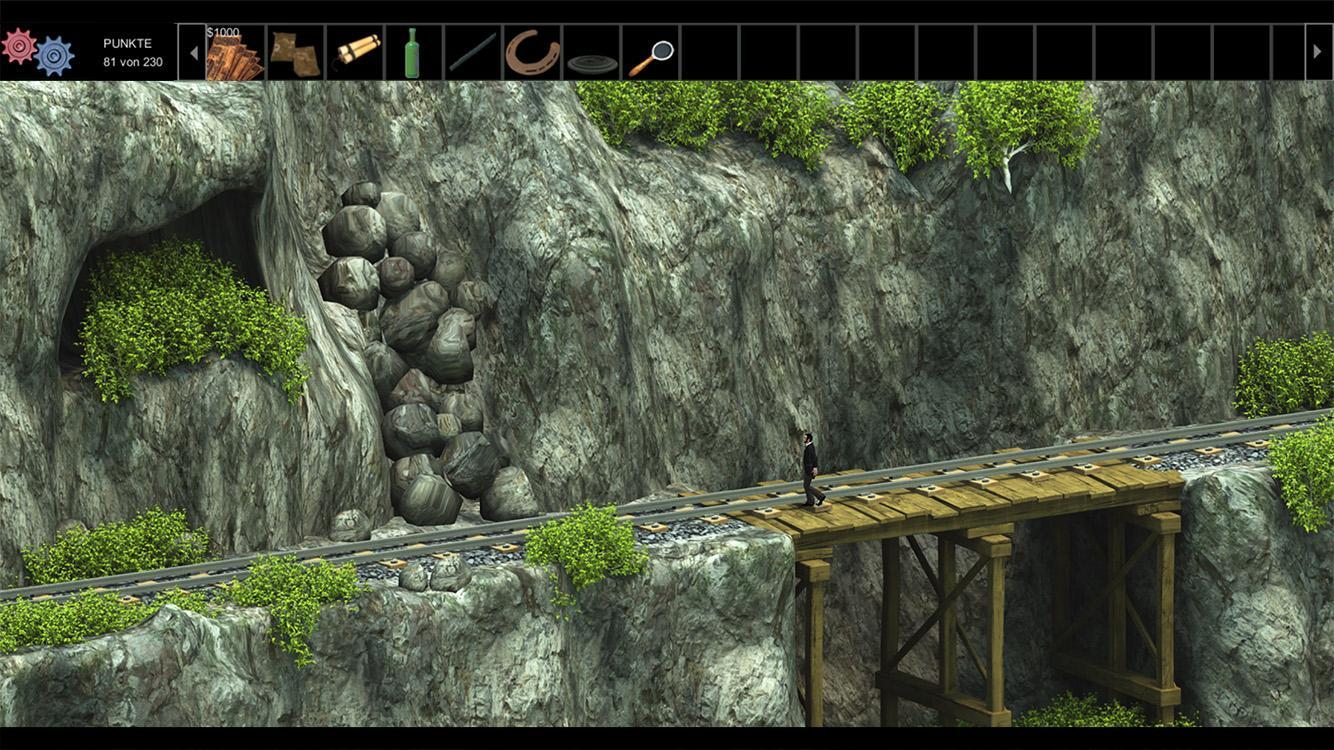Select the dark metal rod
1334x750 pixels.
point(472,52)
